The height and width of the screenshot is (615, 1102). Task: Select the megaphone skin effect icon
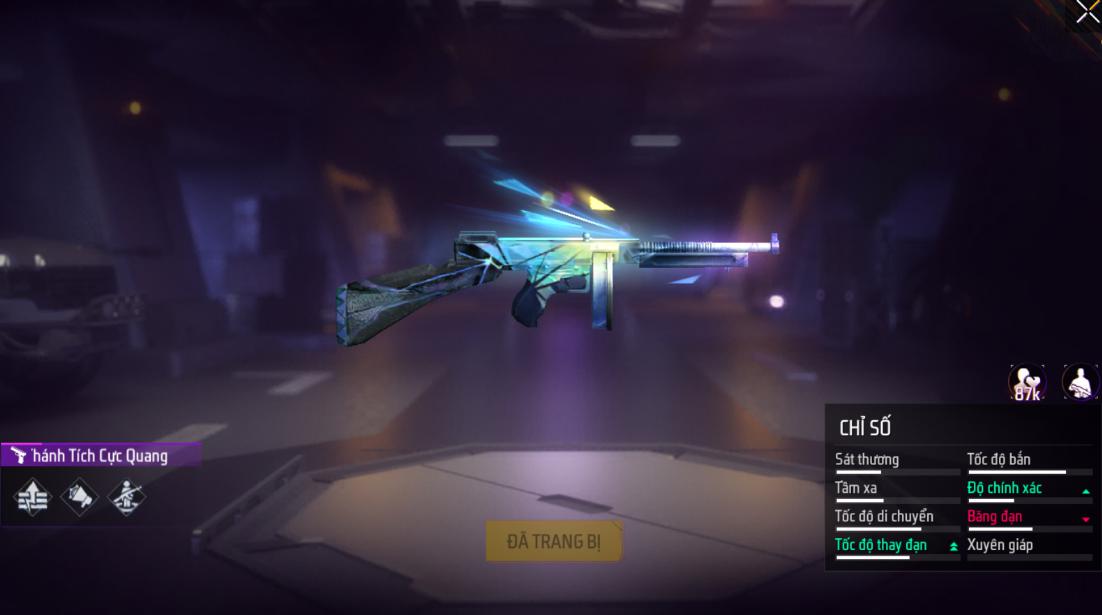[x=79, y=495]
